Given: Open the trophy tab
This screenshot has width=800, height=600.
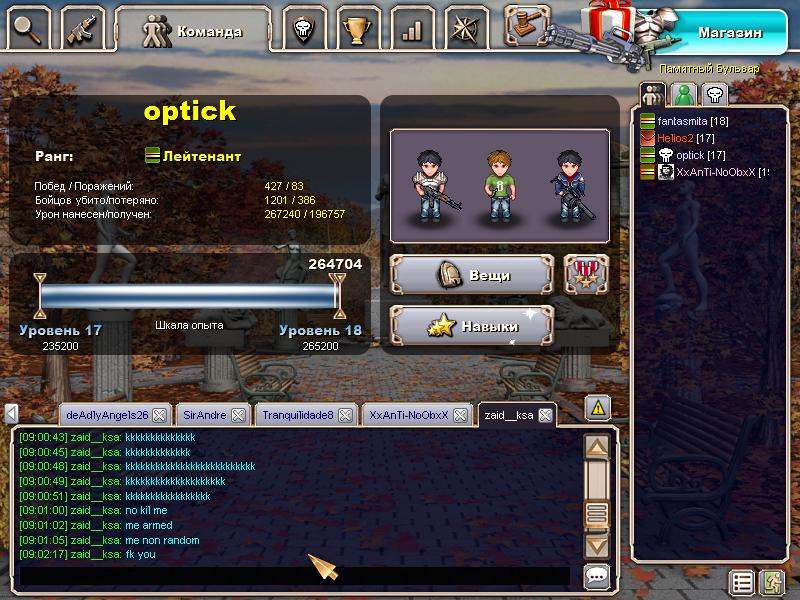Looking at the screenshot, I should click(357, 29).
